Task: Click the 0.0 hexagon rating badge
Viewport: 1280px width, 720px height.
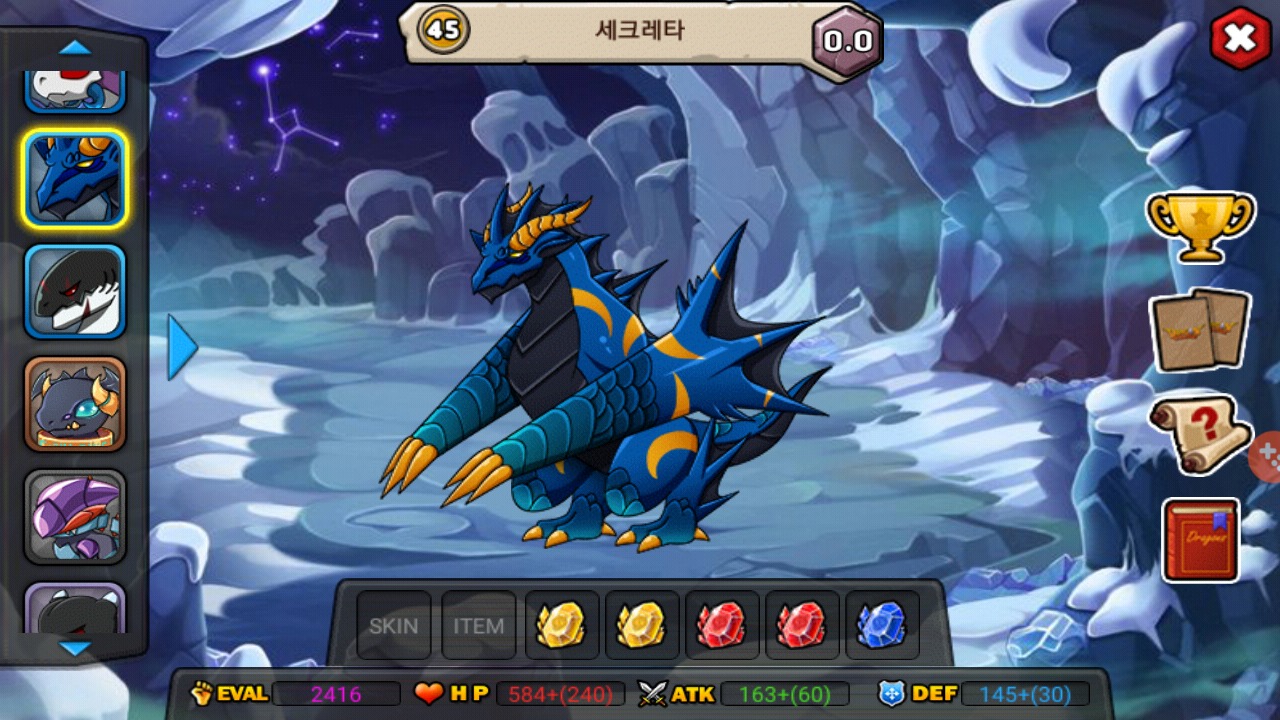Action: point(847,41)
